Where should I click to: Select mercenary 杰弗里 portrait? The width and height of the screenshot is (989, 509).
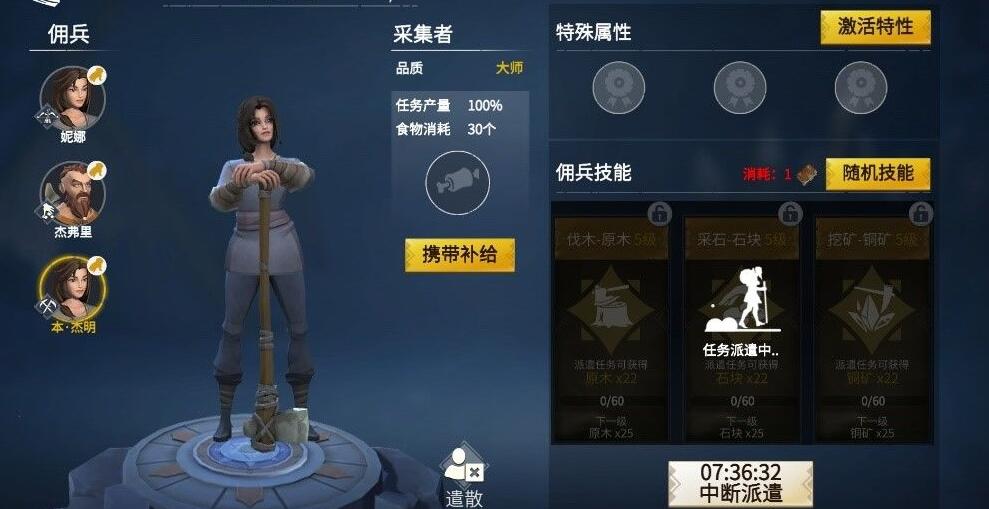72,193
